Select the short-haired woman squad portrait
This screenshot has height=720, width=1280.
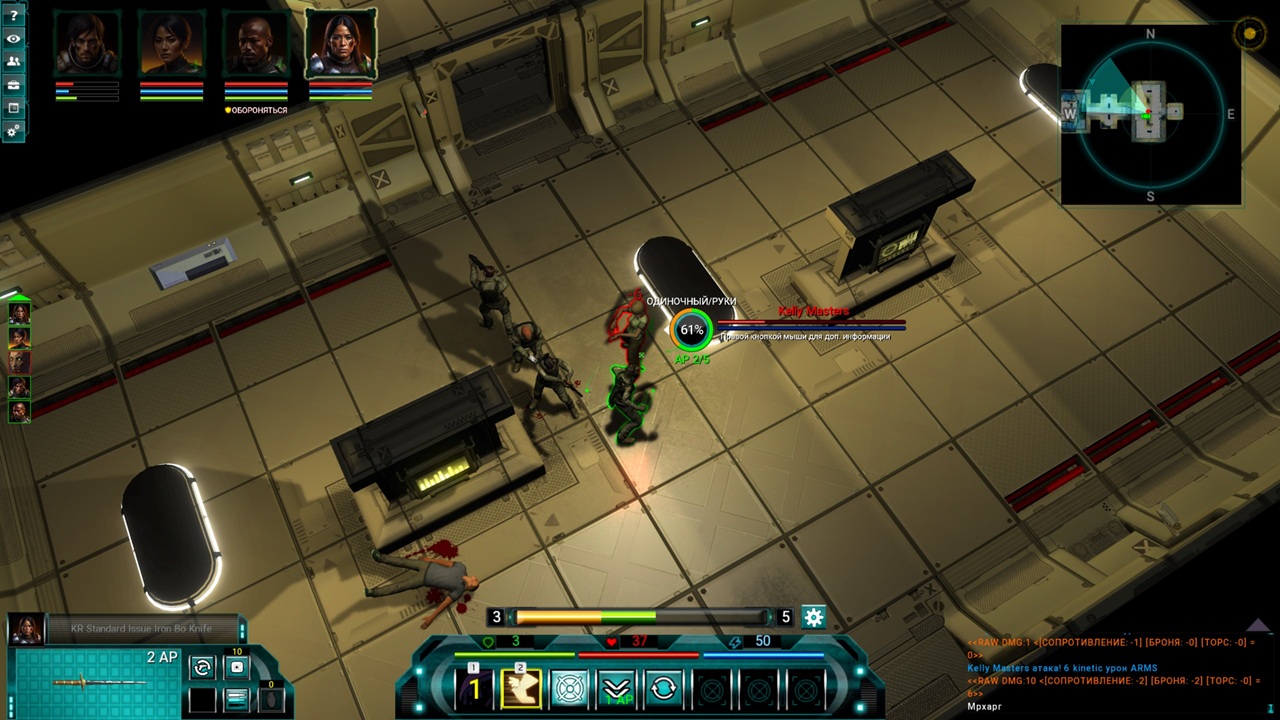[171, 44]
